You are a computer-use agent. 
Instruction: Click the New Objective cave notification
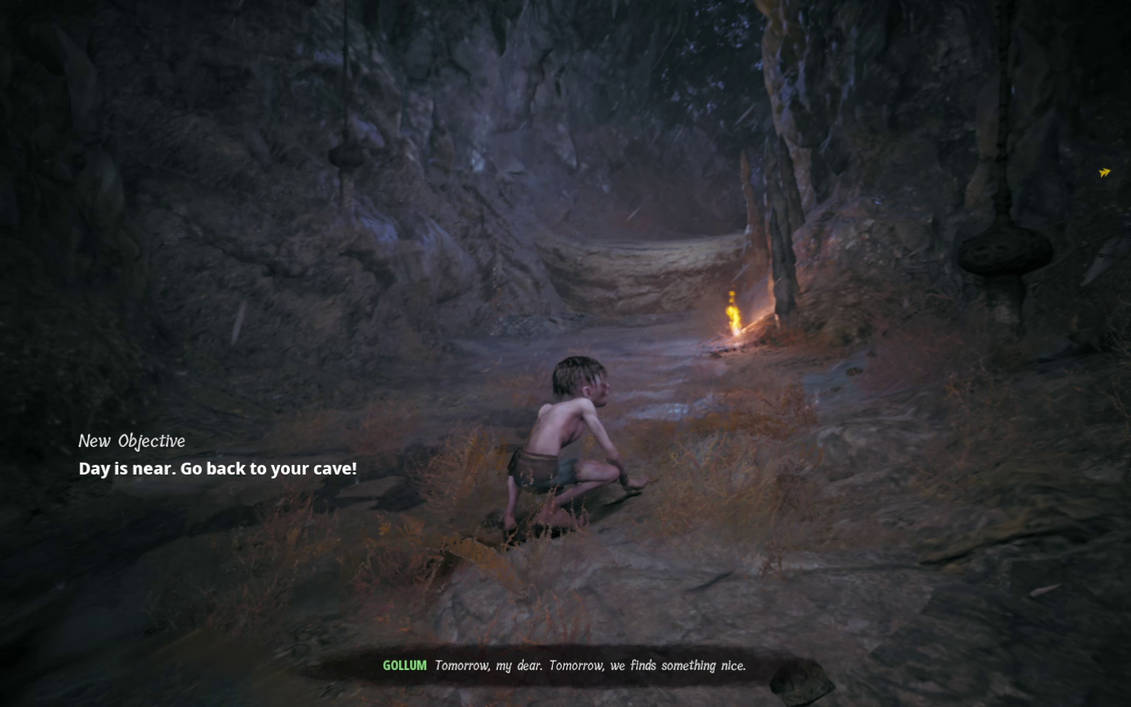(x=217, y=456)
